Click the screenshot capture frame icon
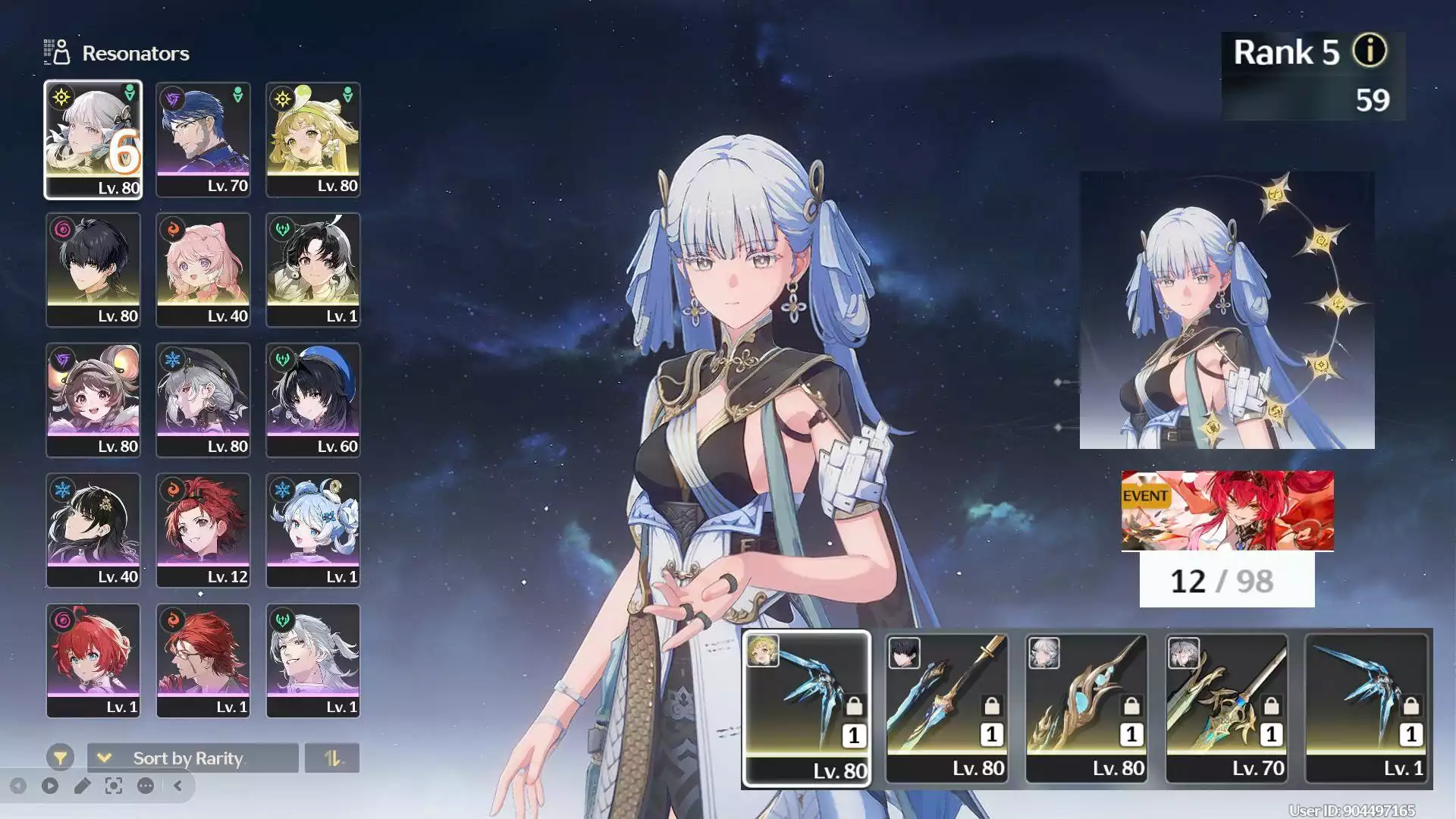Viewport: 1456px width, 819px height. click(x=114, y=786)
